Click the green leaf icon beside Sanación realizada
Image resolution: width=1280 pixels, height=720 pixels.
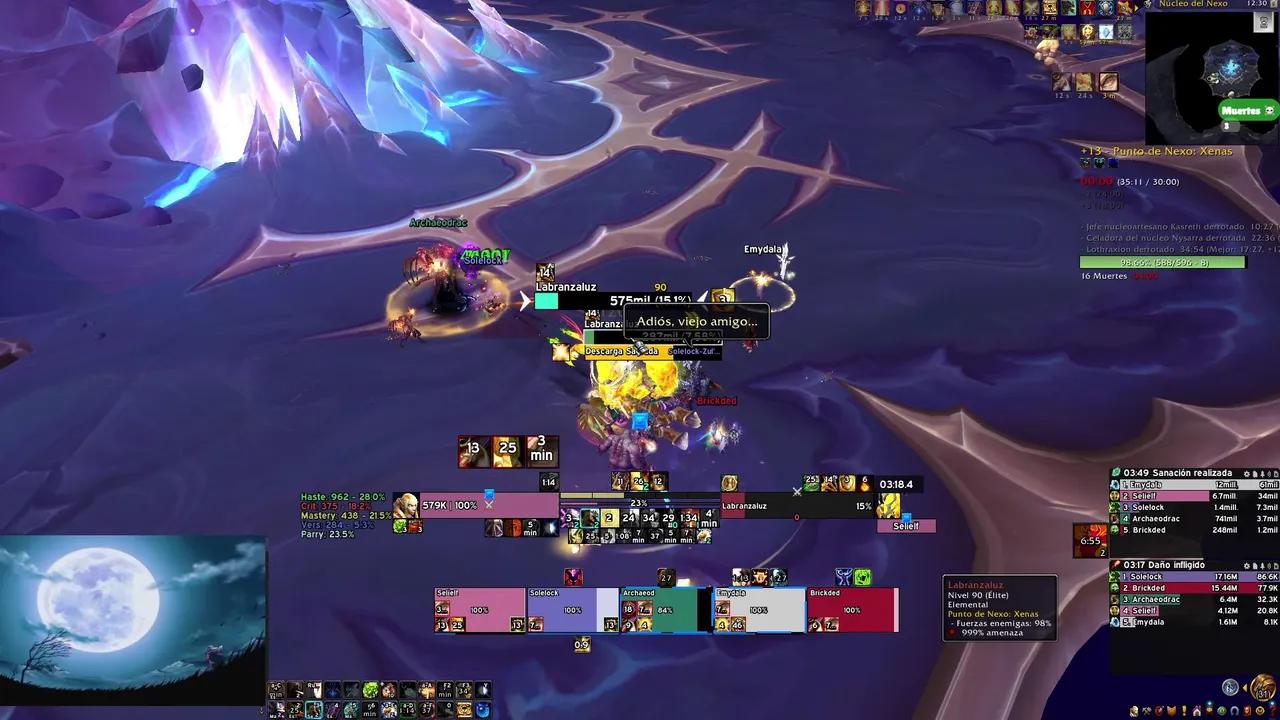[1116, 471]
